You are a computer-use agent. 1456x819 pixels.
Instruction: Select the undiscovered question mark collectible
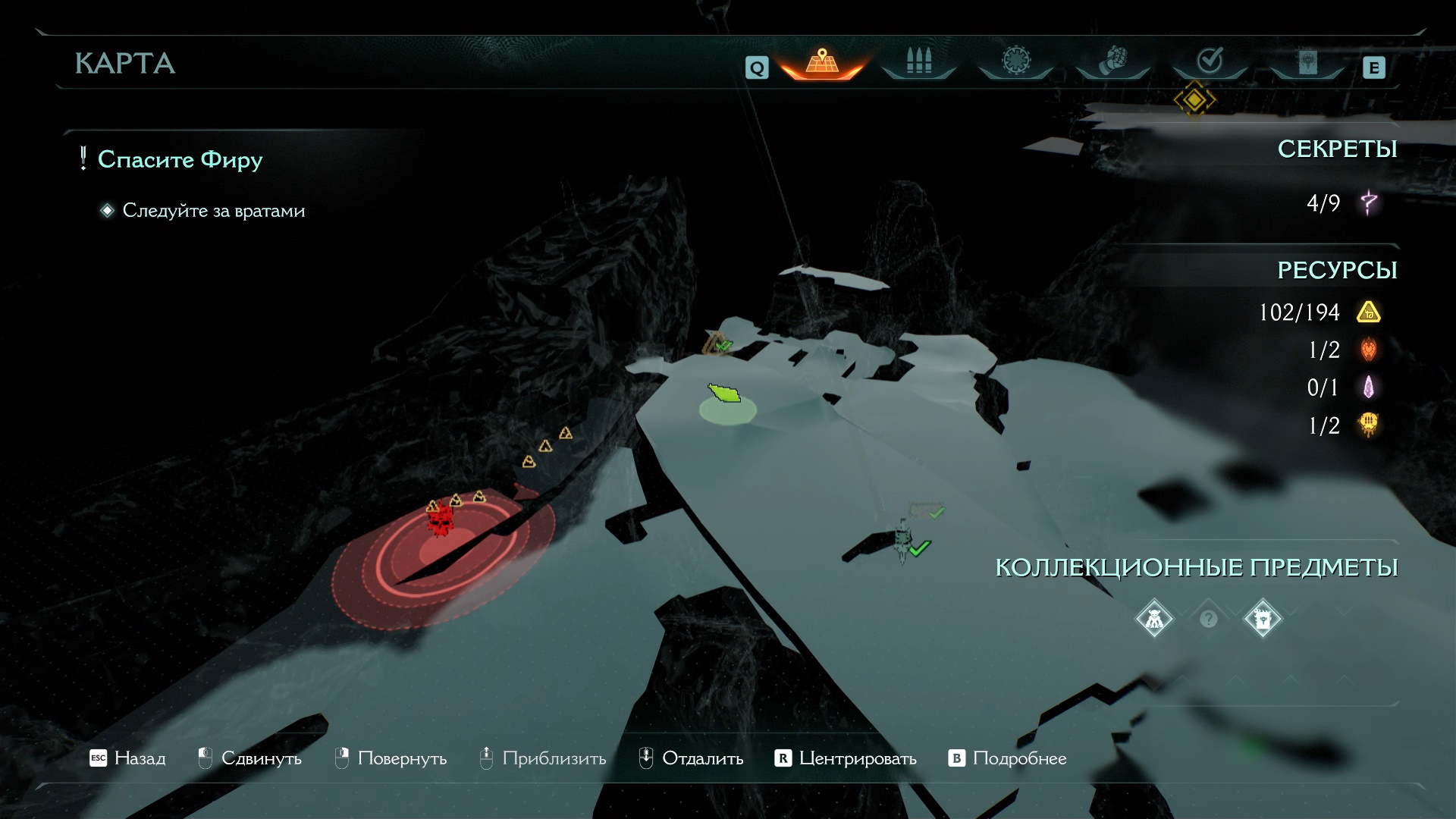point(1209,620)
